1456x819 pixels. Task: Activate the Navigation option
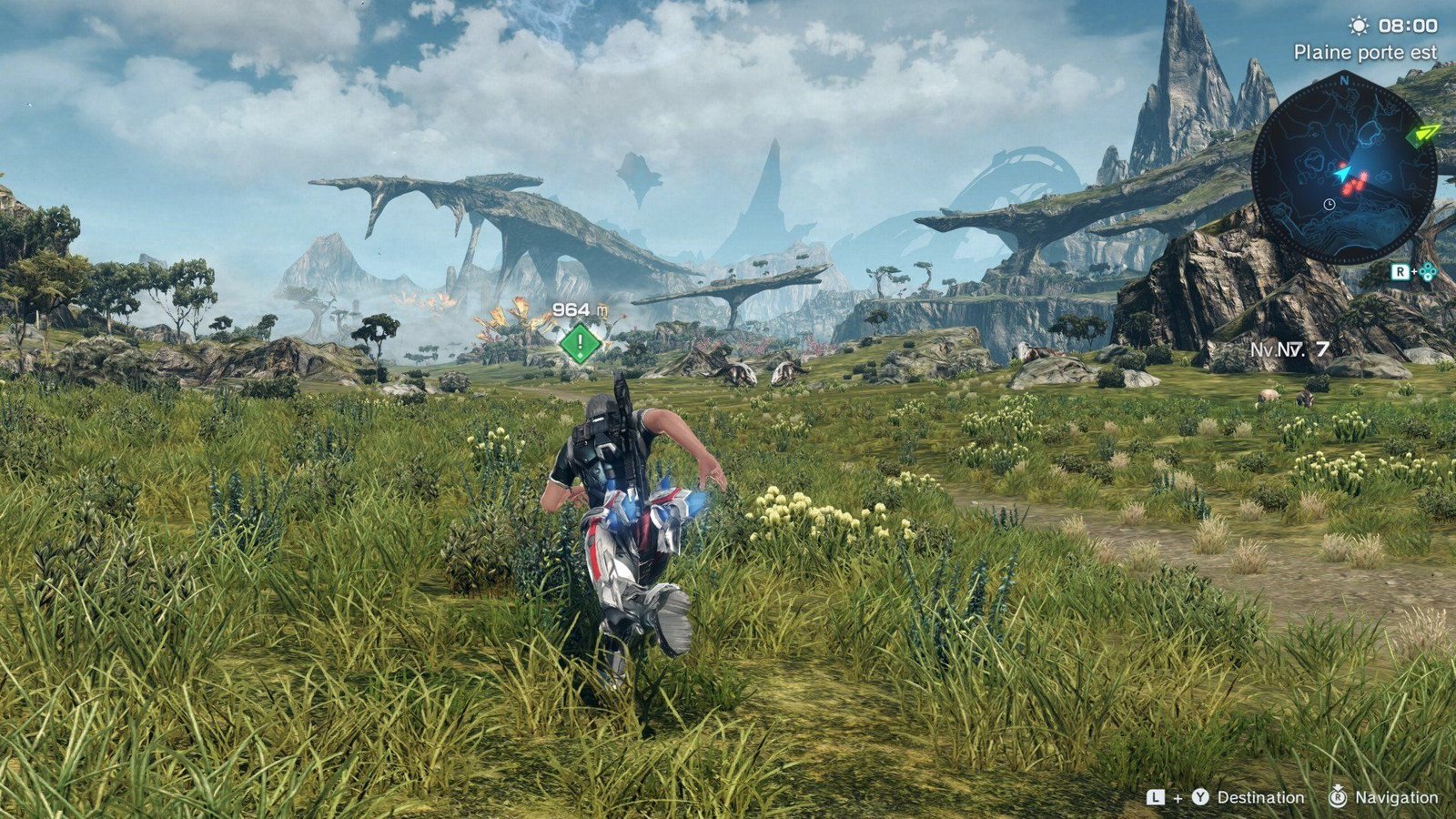[1396, 797]
